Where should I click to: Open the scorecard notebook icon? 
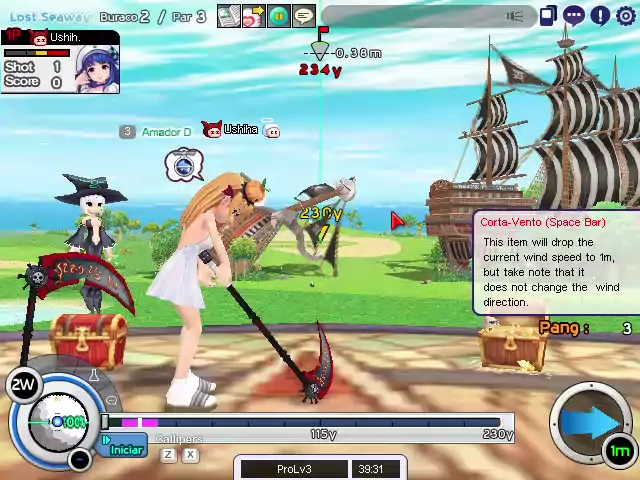coord(229,16)
